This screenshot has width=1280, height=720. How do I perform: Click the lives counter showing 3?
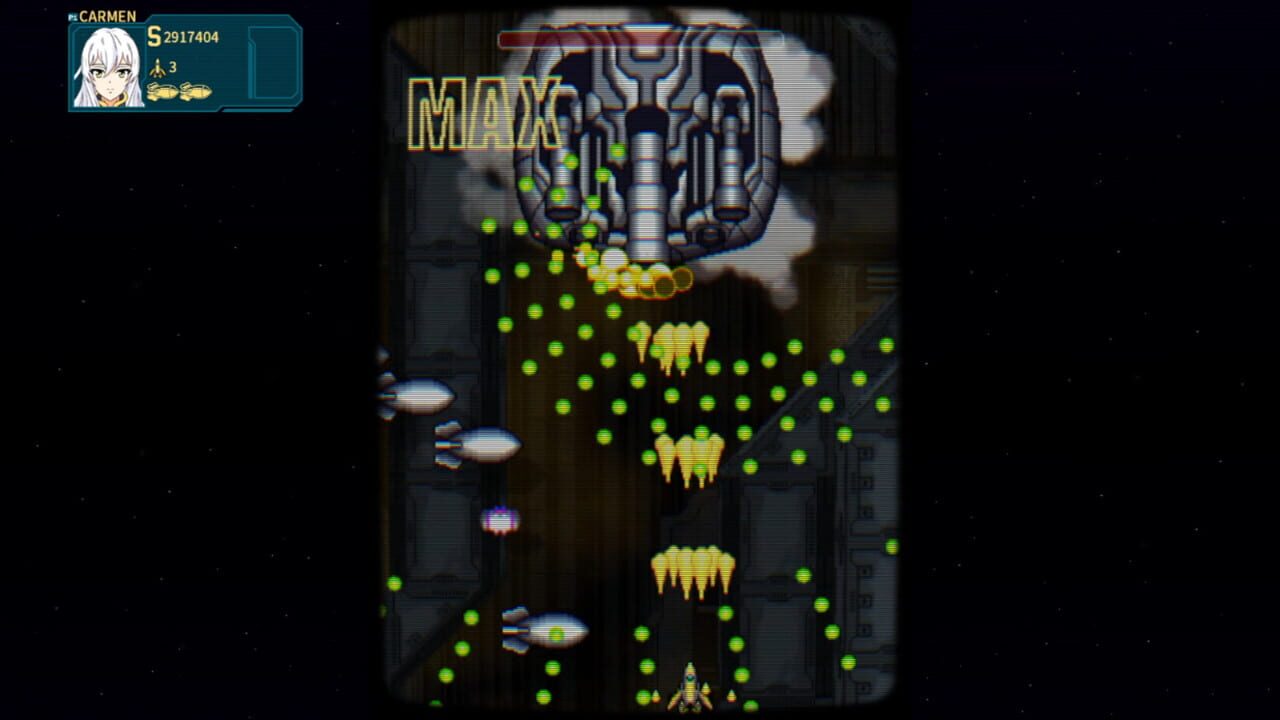[172, 66]
